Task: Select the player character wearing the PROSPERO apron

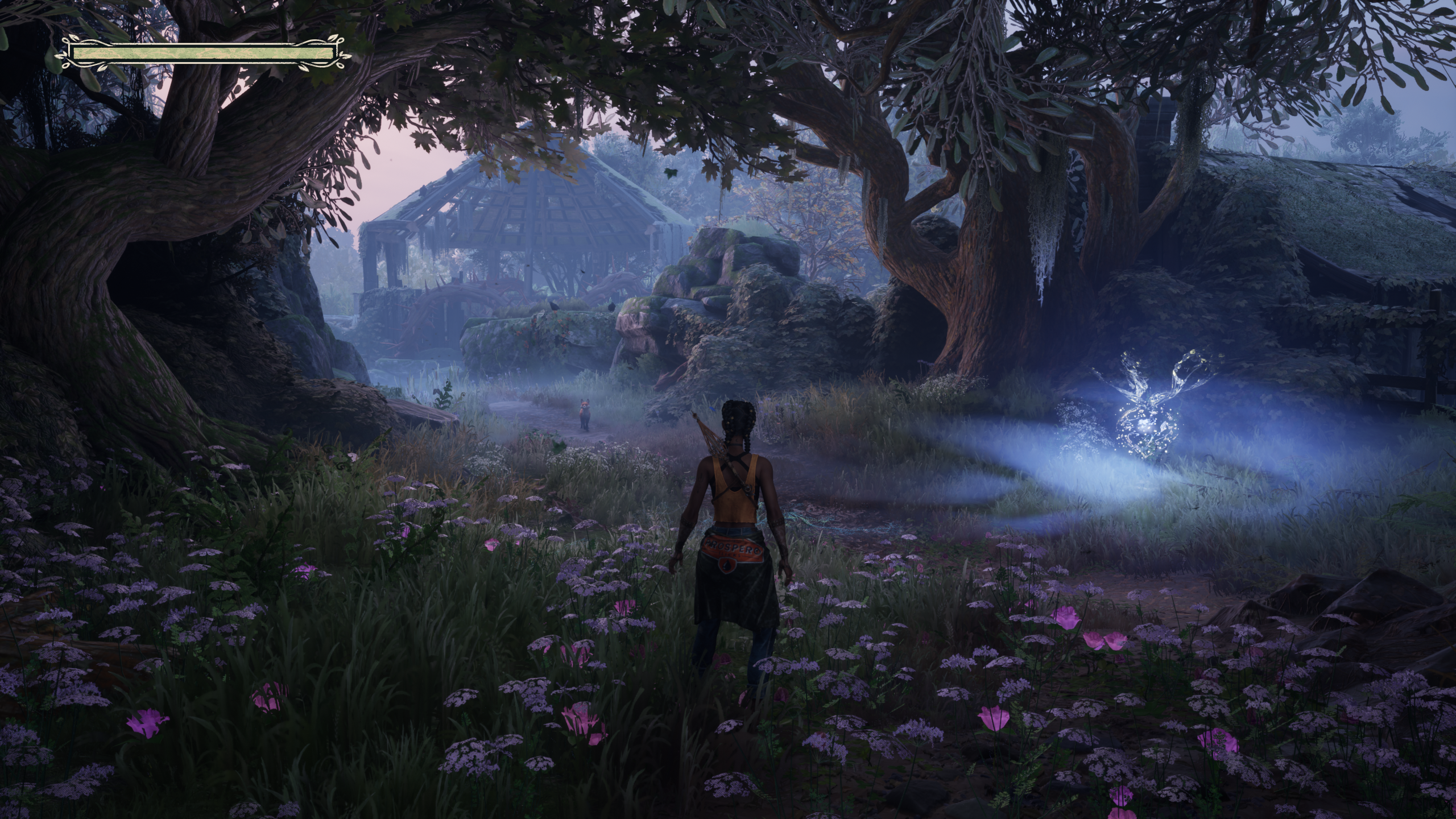Action: coord(734,546)
